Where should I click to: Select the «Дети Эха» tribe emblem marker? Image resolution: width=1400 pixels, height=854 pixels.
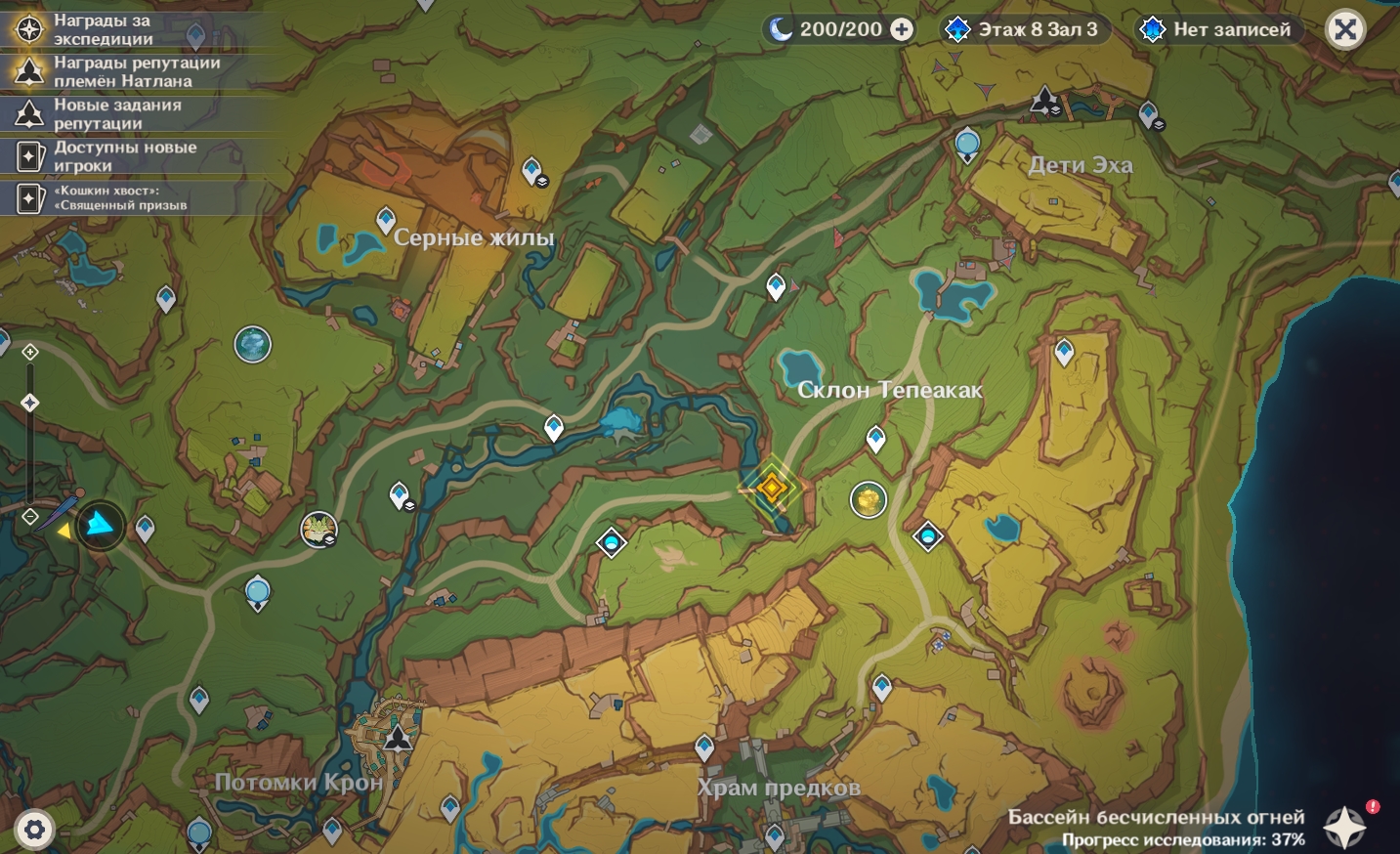click(x=1045, y=100)
